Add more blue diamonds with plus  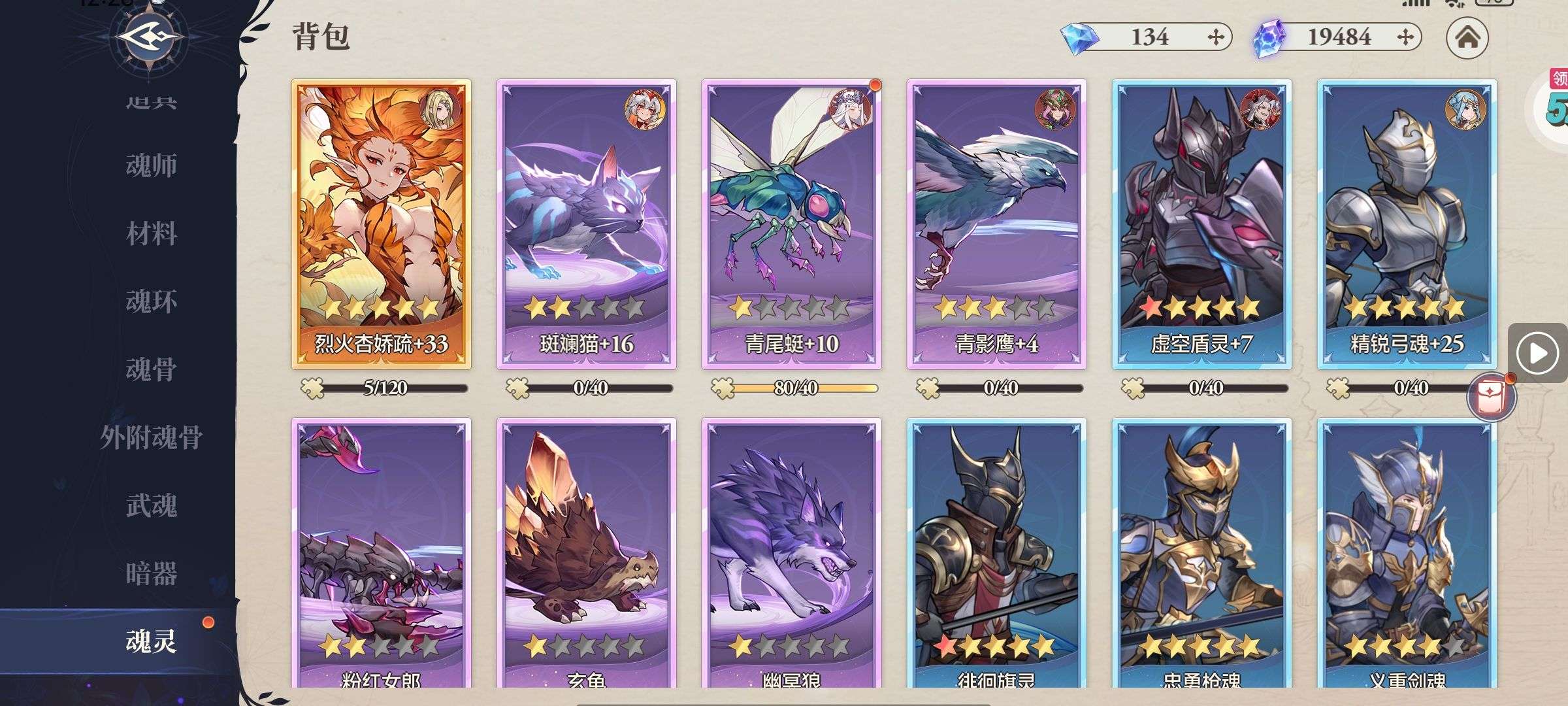[1215, 37]
